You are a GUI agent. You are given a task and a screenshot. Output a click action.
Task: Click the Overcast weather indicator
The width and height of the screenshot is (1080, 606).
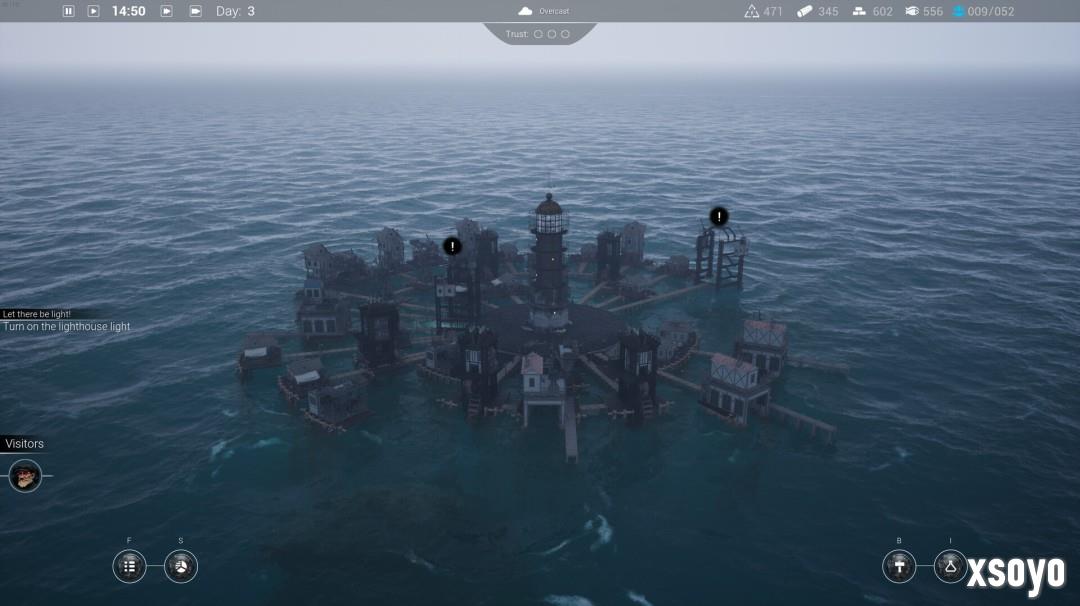(x=544, y=11)
